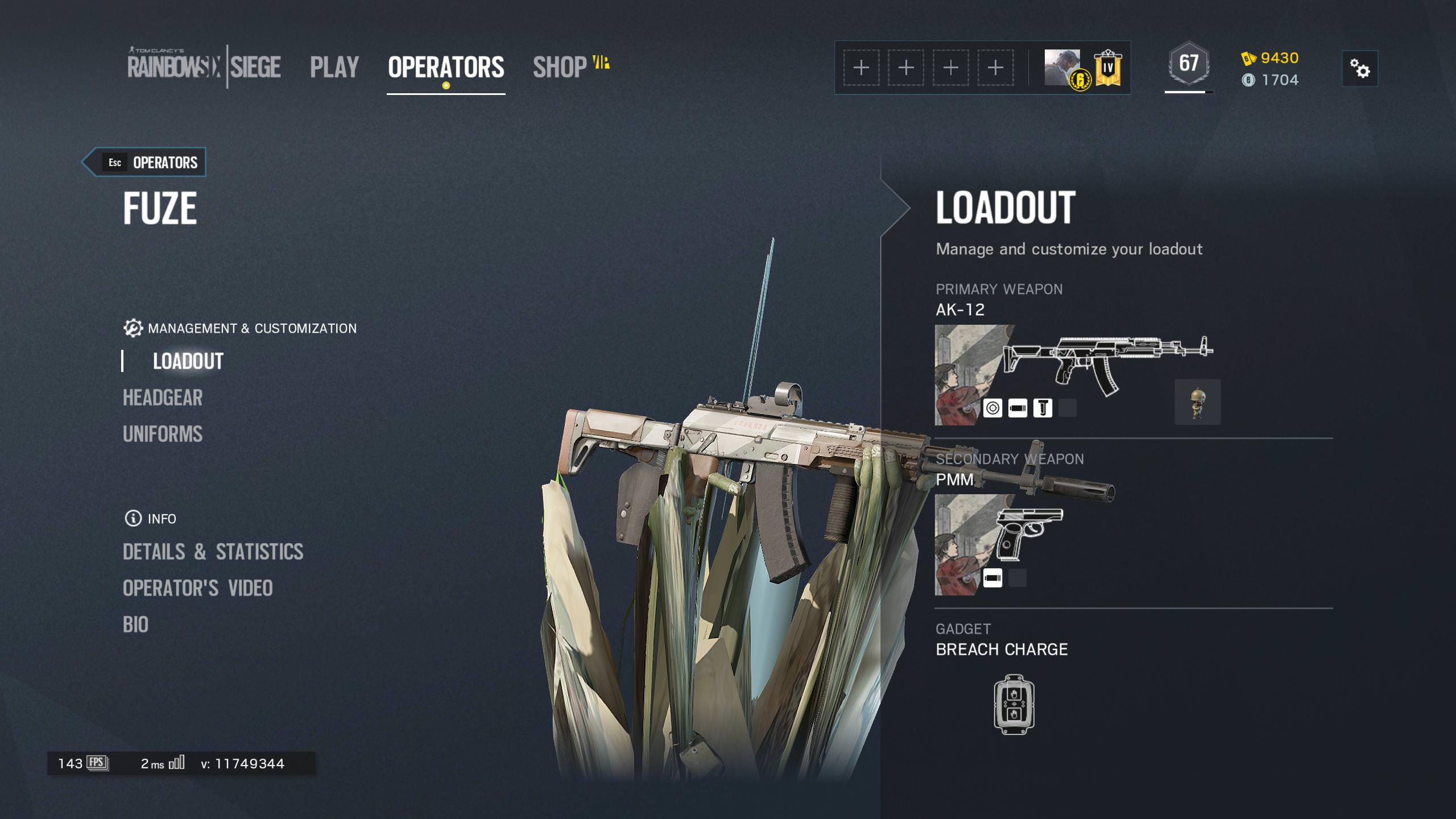The height and width of the screenshot is (819, 1456).
Task: Open the Headgear customization menu
Action: point(163,398)
